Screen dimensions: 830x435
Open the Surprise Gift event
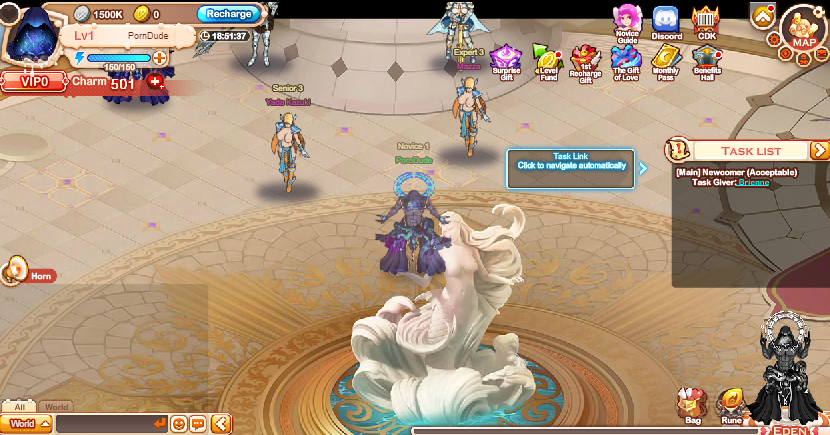click(x=507, y=61)
